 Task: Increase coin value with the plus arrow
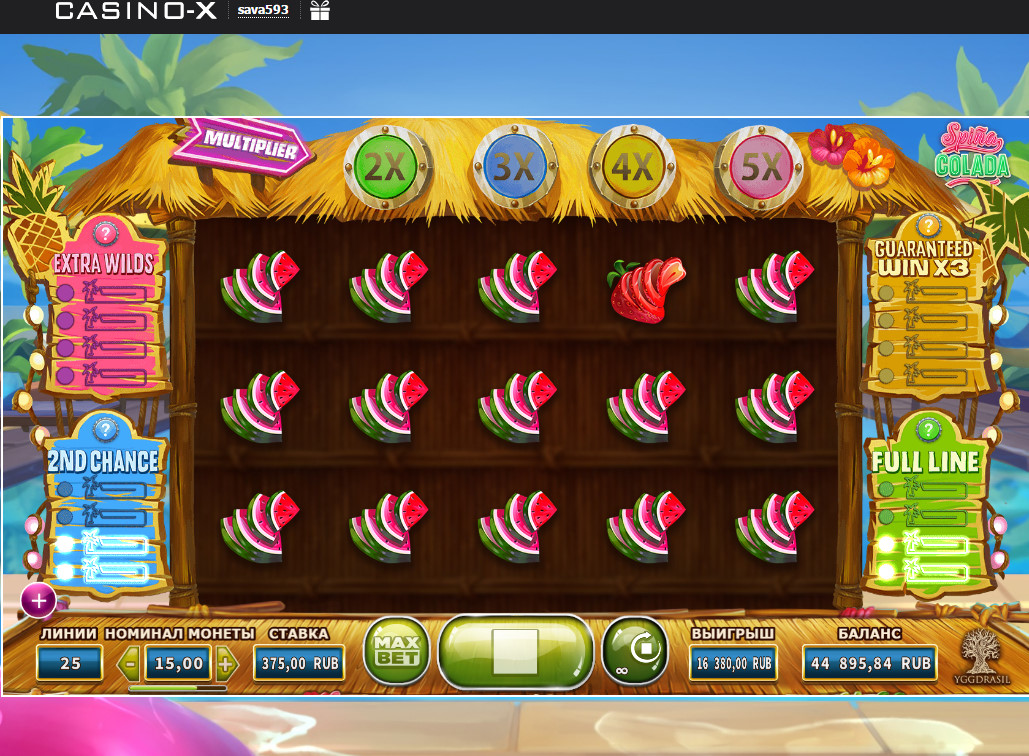226,662
